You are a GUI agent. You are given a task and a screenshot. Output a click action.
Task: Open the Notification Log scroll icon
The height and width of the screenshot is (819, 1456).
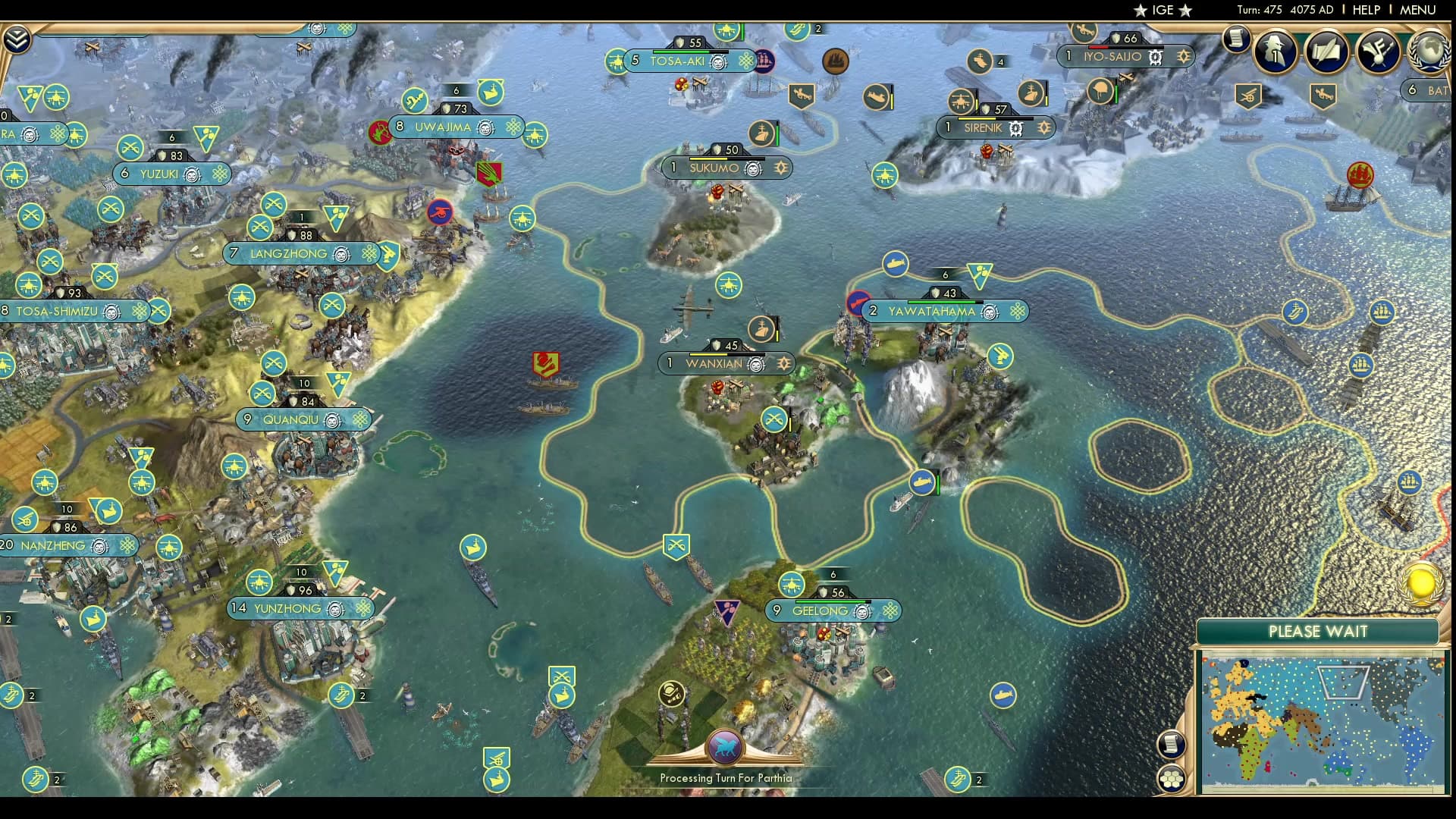[x=1238, y=39]
